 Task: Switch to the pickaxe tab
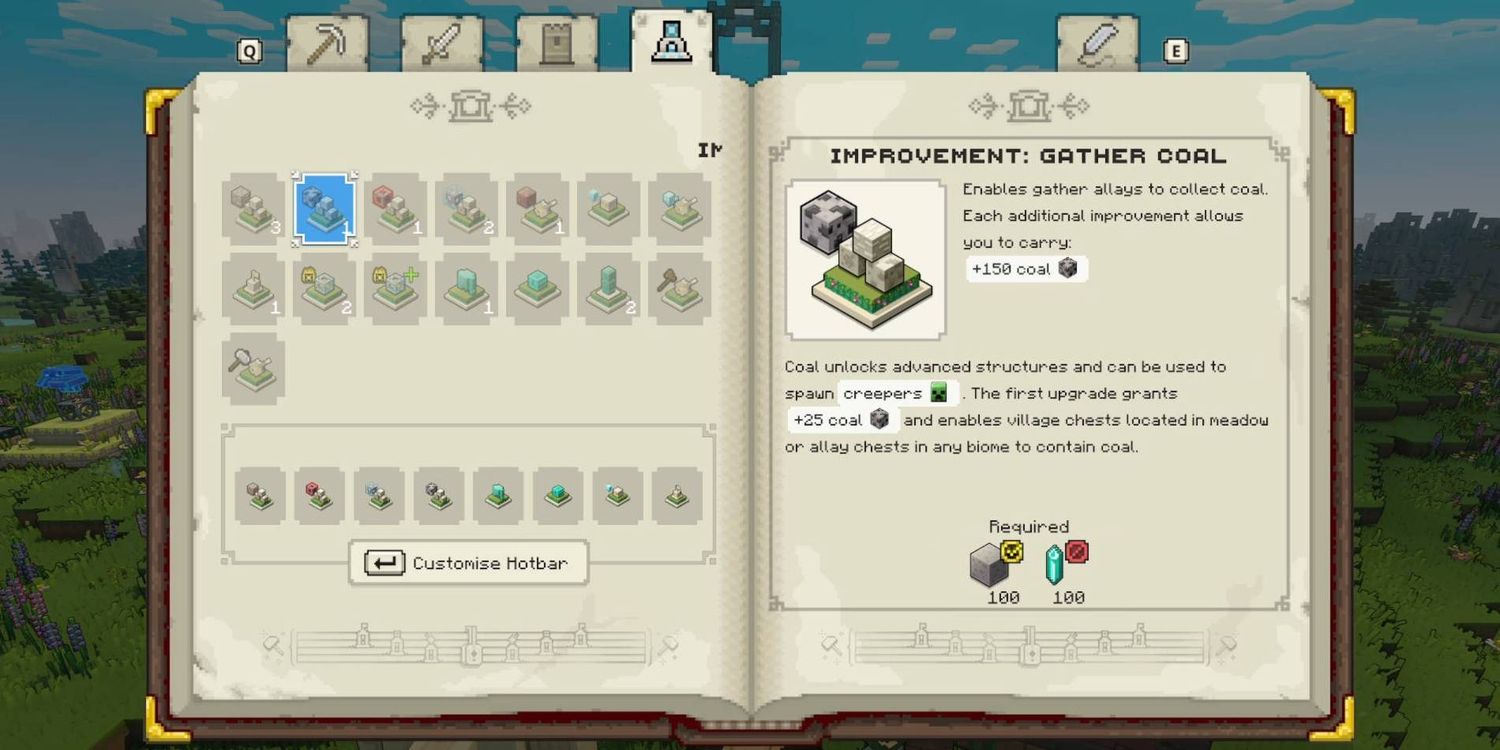point(327,46)
